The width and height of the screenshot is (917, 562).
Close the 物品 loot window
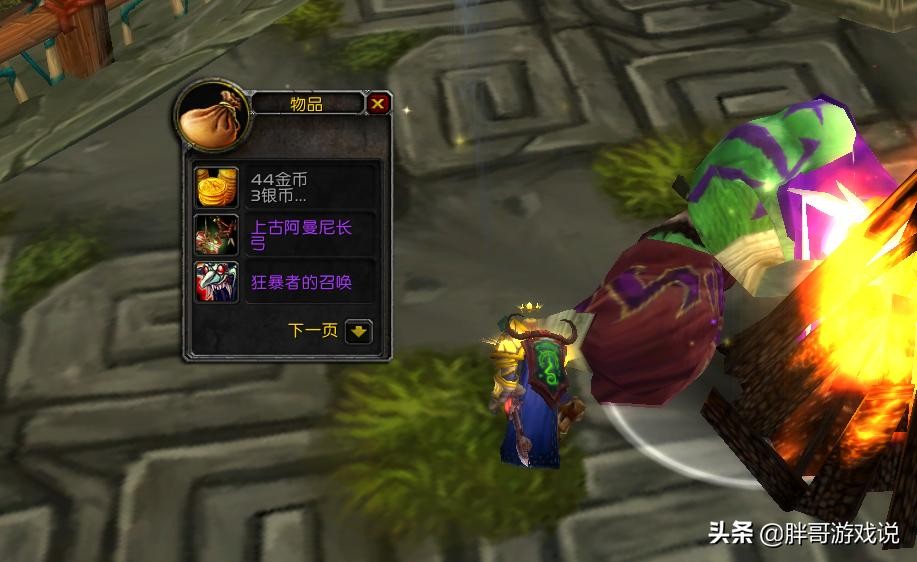(378, 103)
